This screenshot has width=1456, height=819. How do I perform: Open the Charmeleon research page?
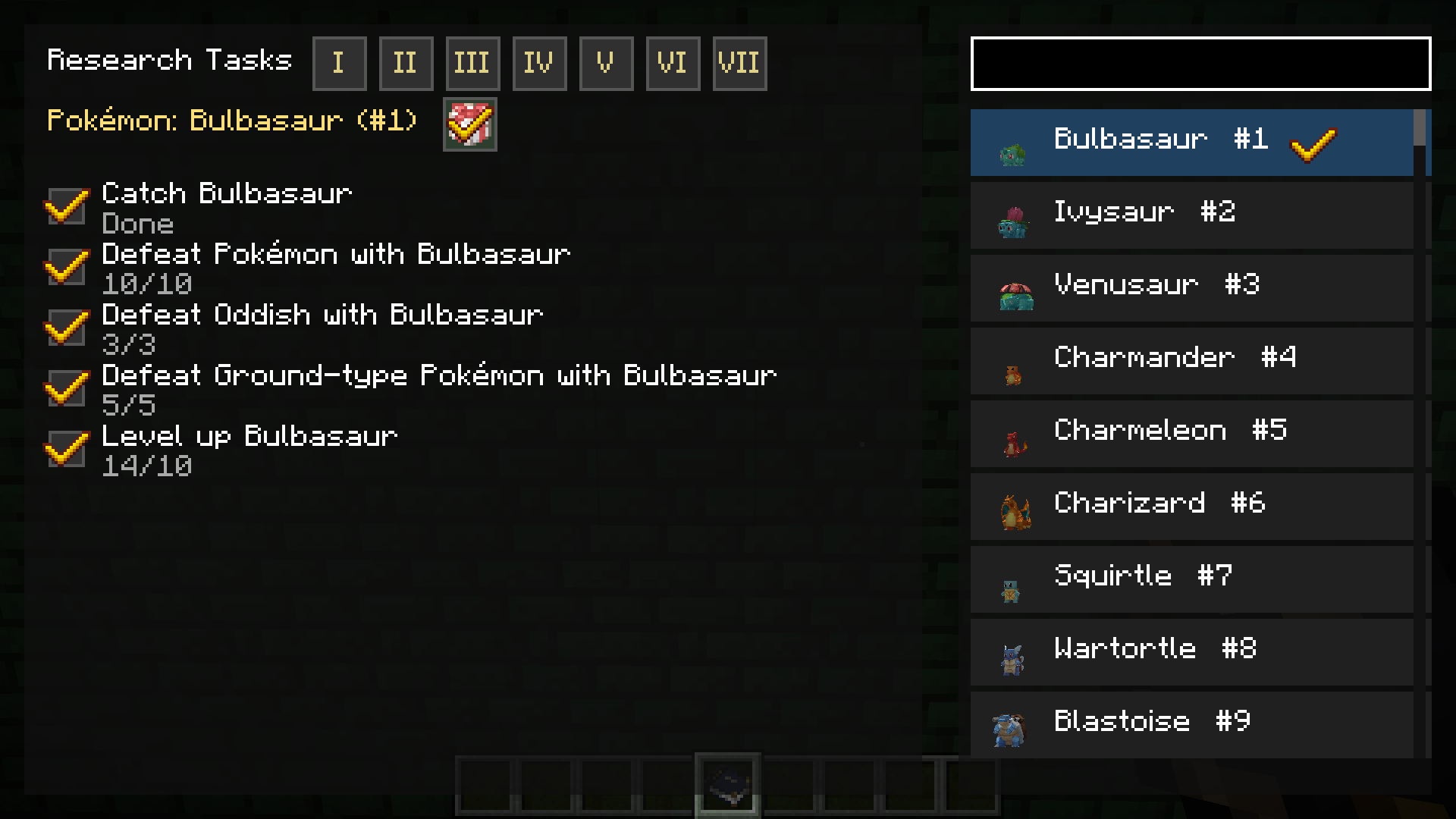coord(1191,431)
